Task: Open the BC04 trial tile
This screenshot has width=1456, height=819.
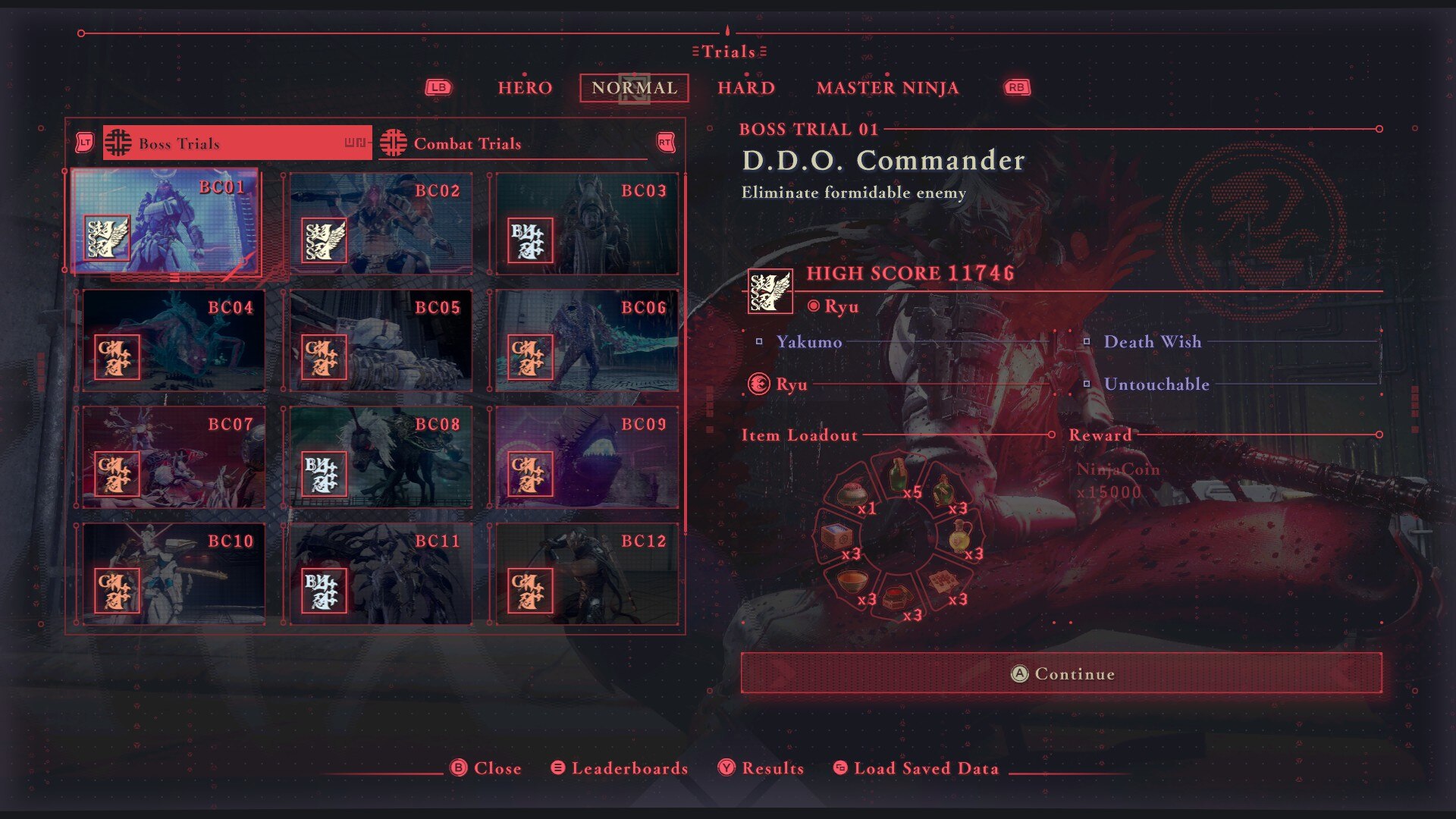Action: (174, 340)
